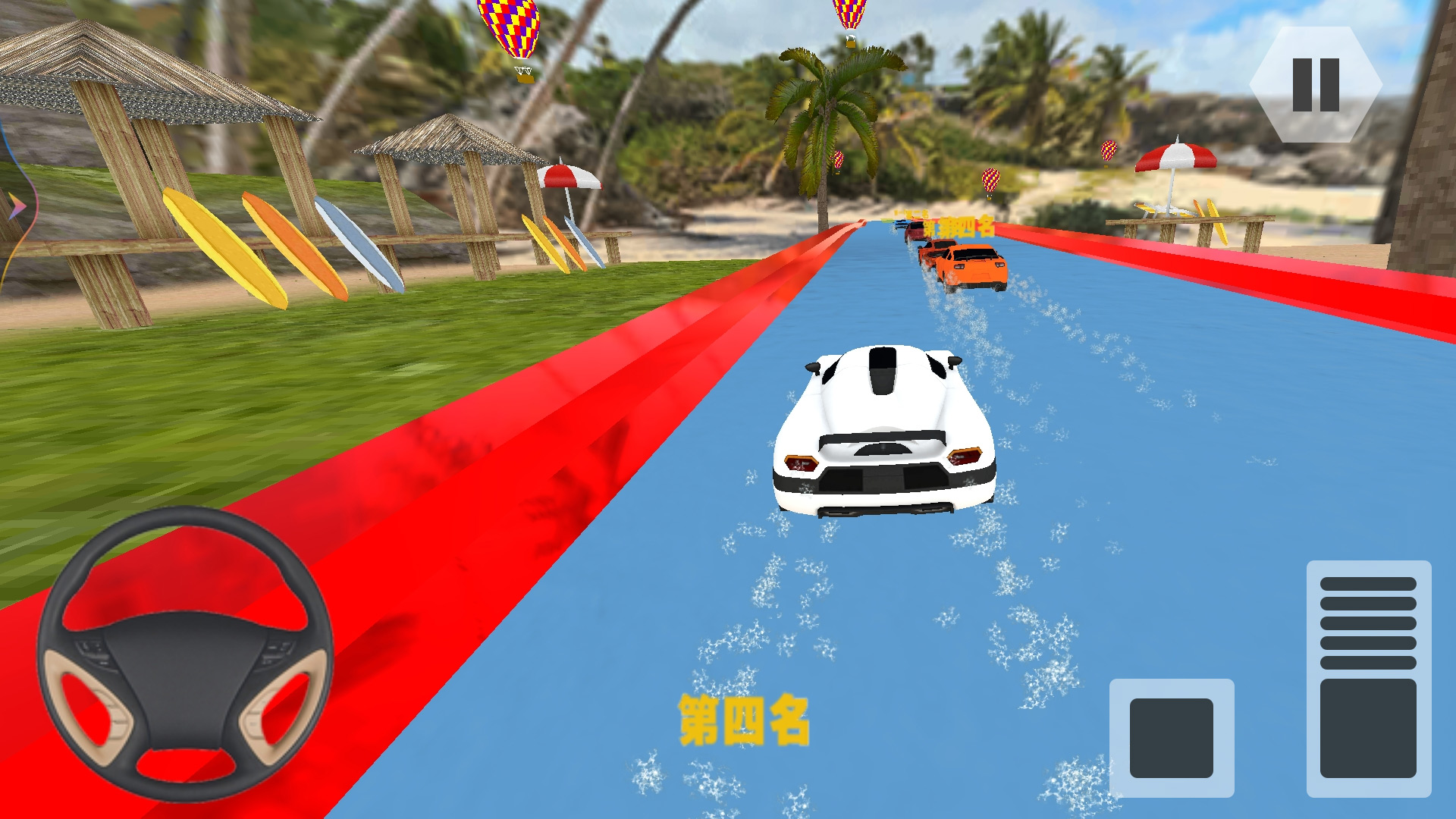
Task: Hit the square brake pedal
Action: pos(1171,738)
